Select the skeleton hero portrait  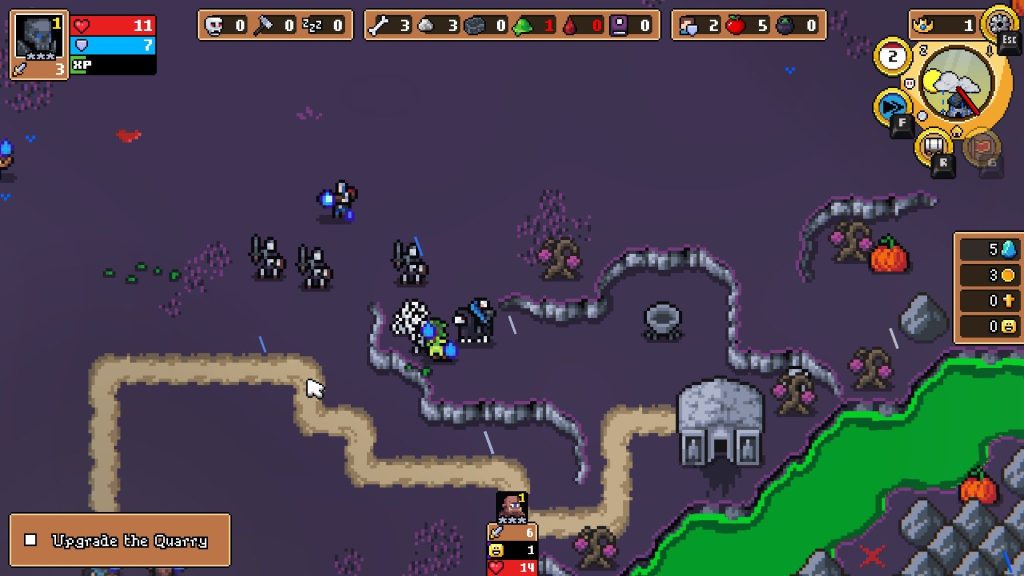(x=39, y=36)
